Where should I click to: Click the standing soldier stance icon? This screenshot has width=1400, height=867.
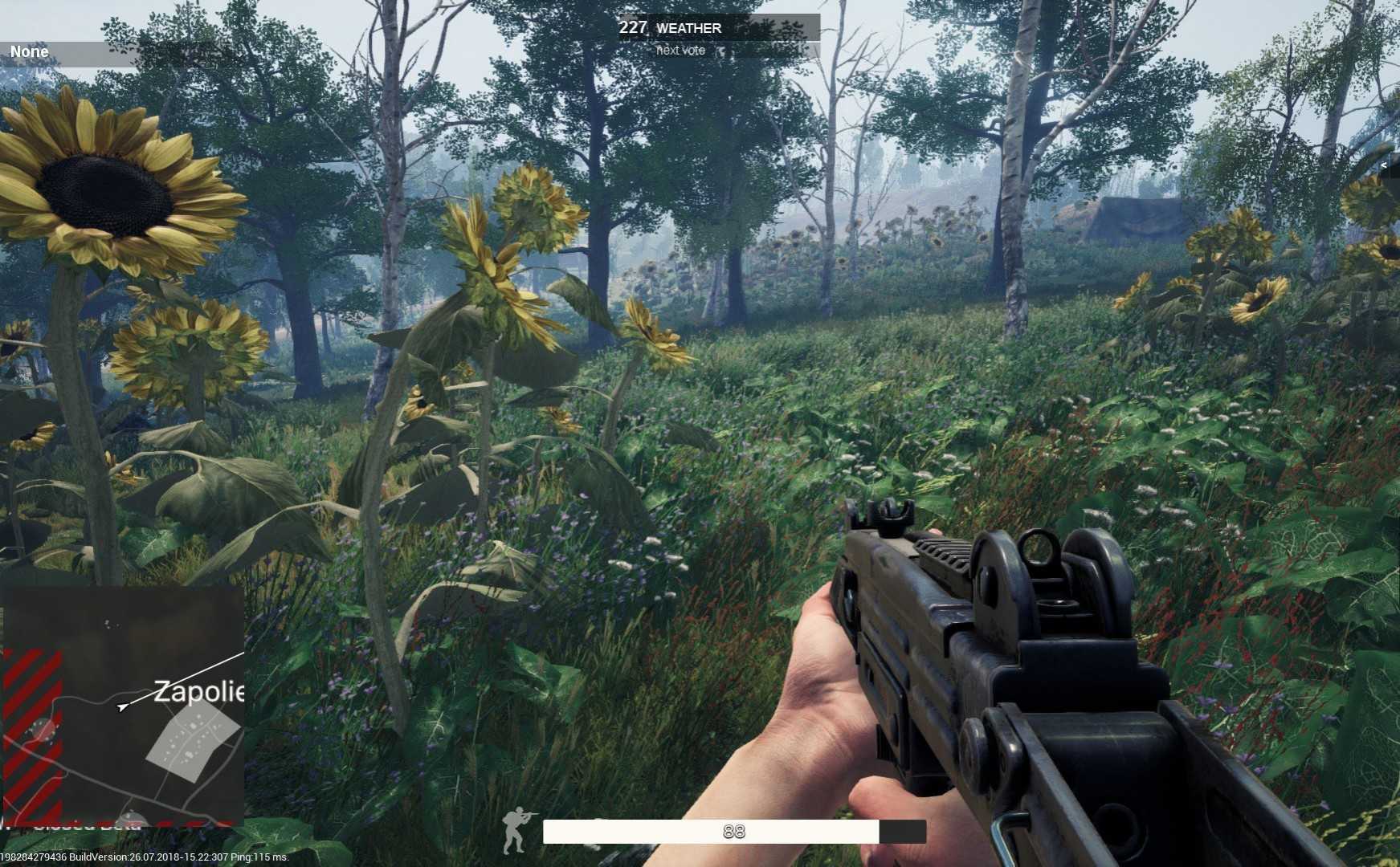515,830
